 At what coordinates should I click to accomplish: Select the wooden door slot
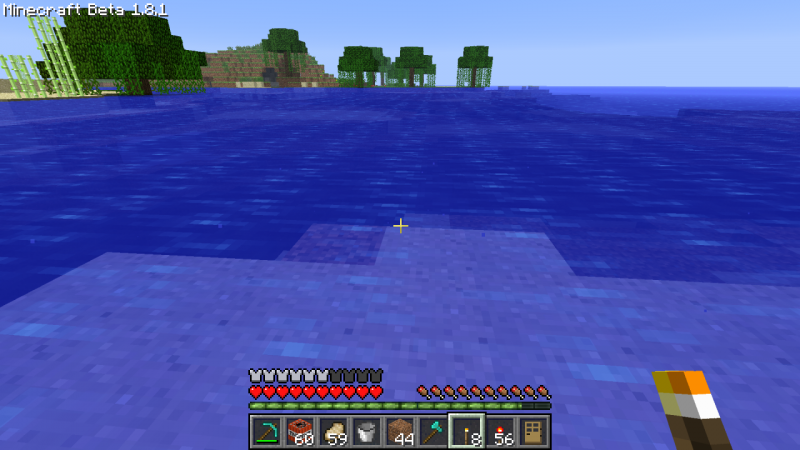534,431
